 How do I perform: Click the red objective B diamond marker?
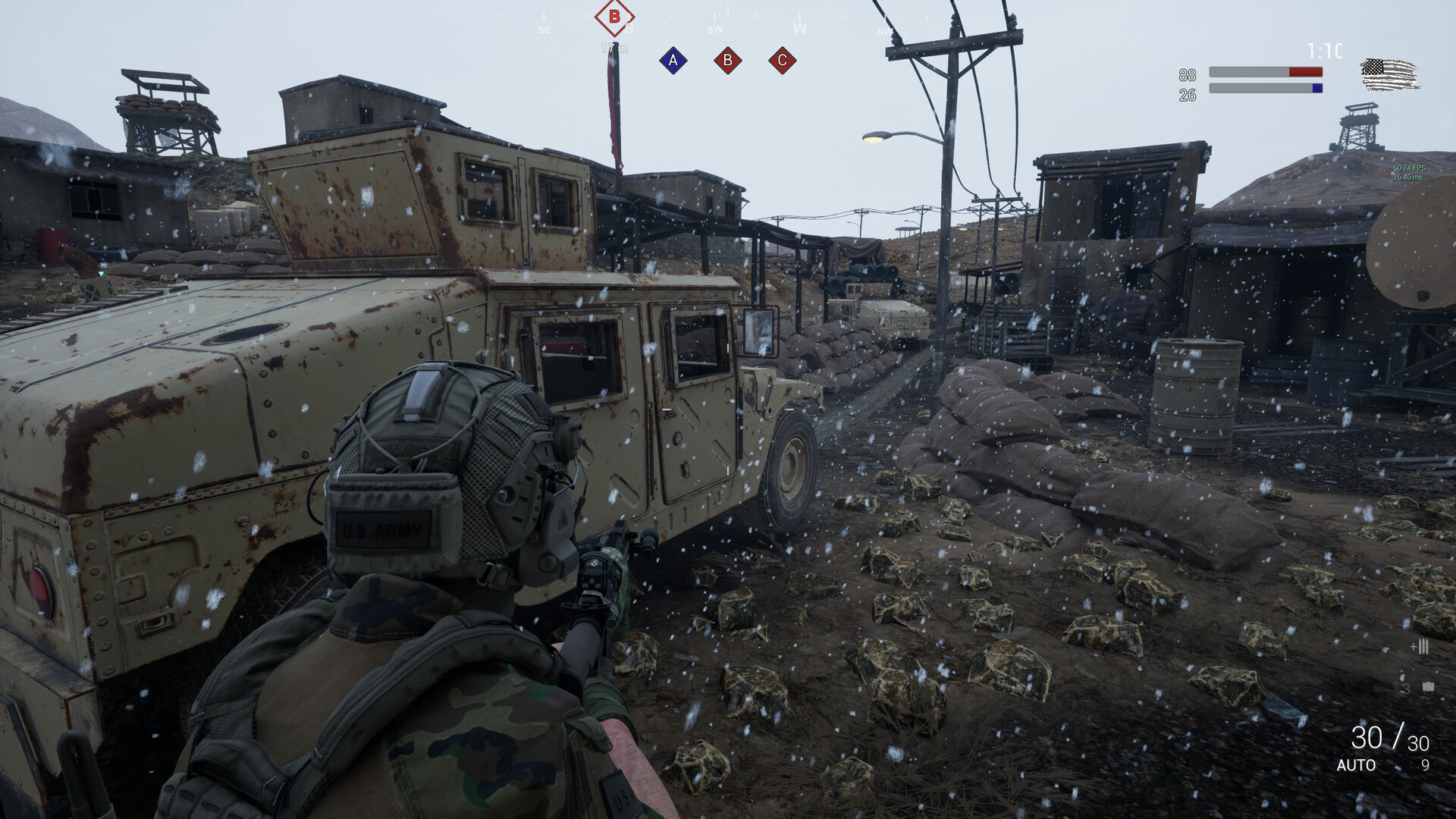click(729, 61)
